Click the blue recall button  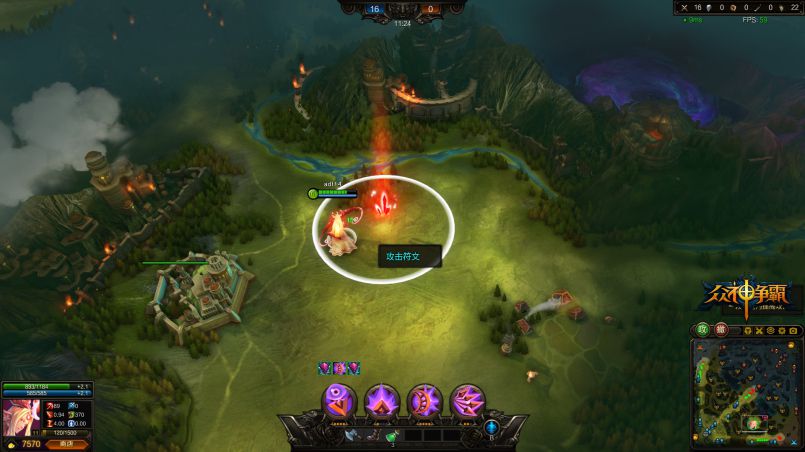point(492,427)
